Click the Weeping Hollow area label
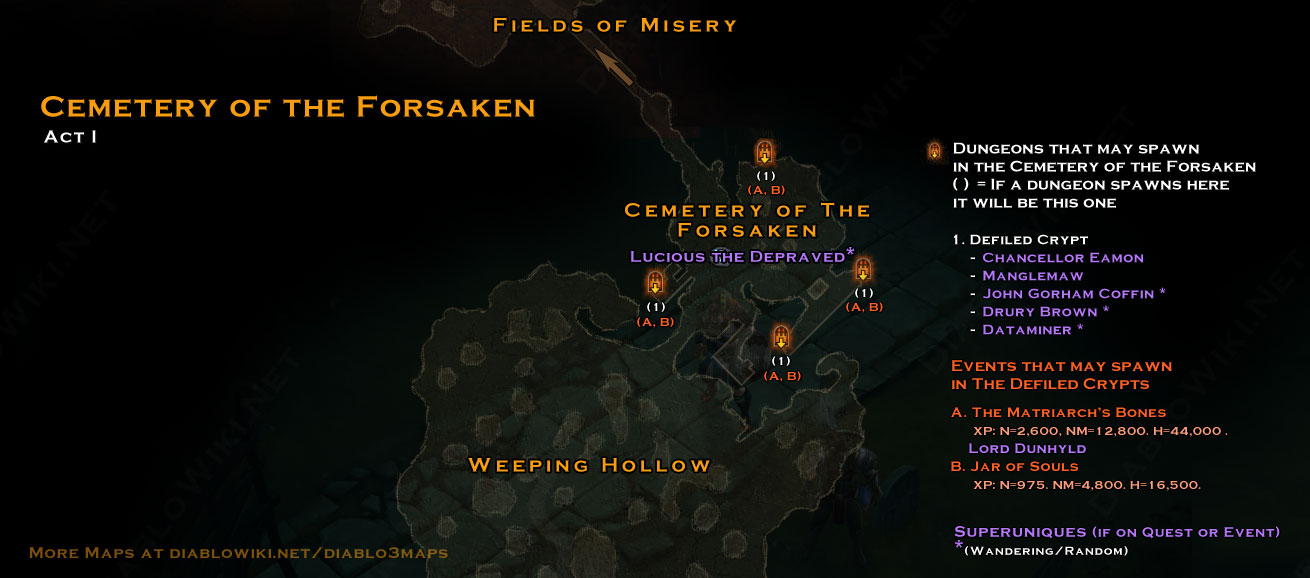The width and height of the screenshot is (1310, 578). coord(589,465)
